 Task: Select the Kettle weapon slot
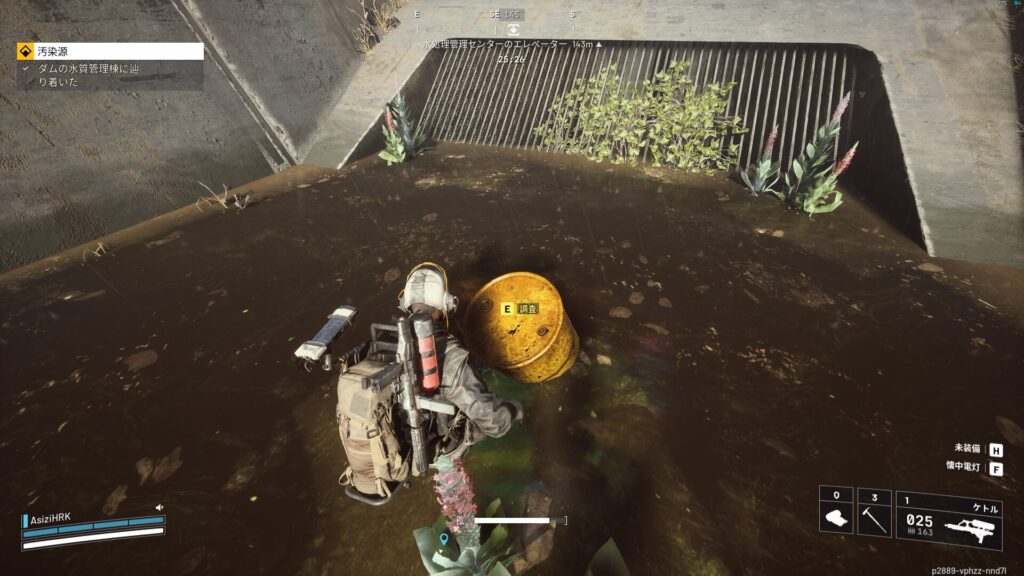coord(948,518)
